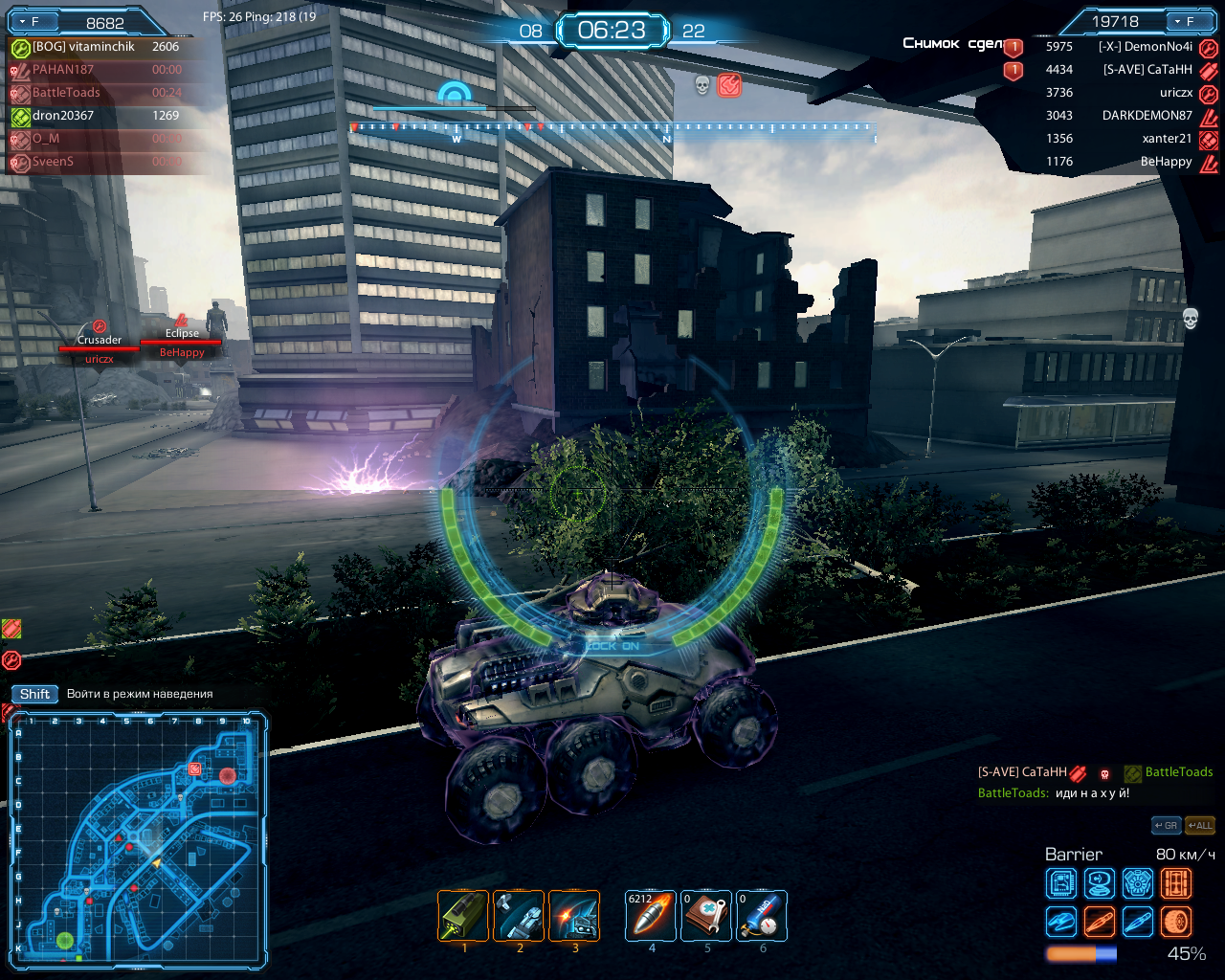Trigger the orange spark armor ability

pos(574,916)
